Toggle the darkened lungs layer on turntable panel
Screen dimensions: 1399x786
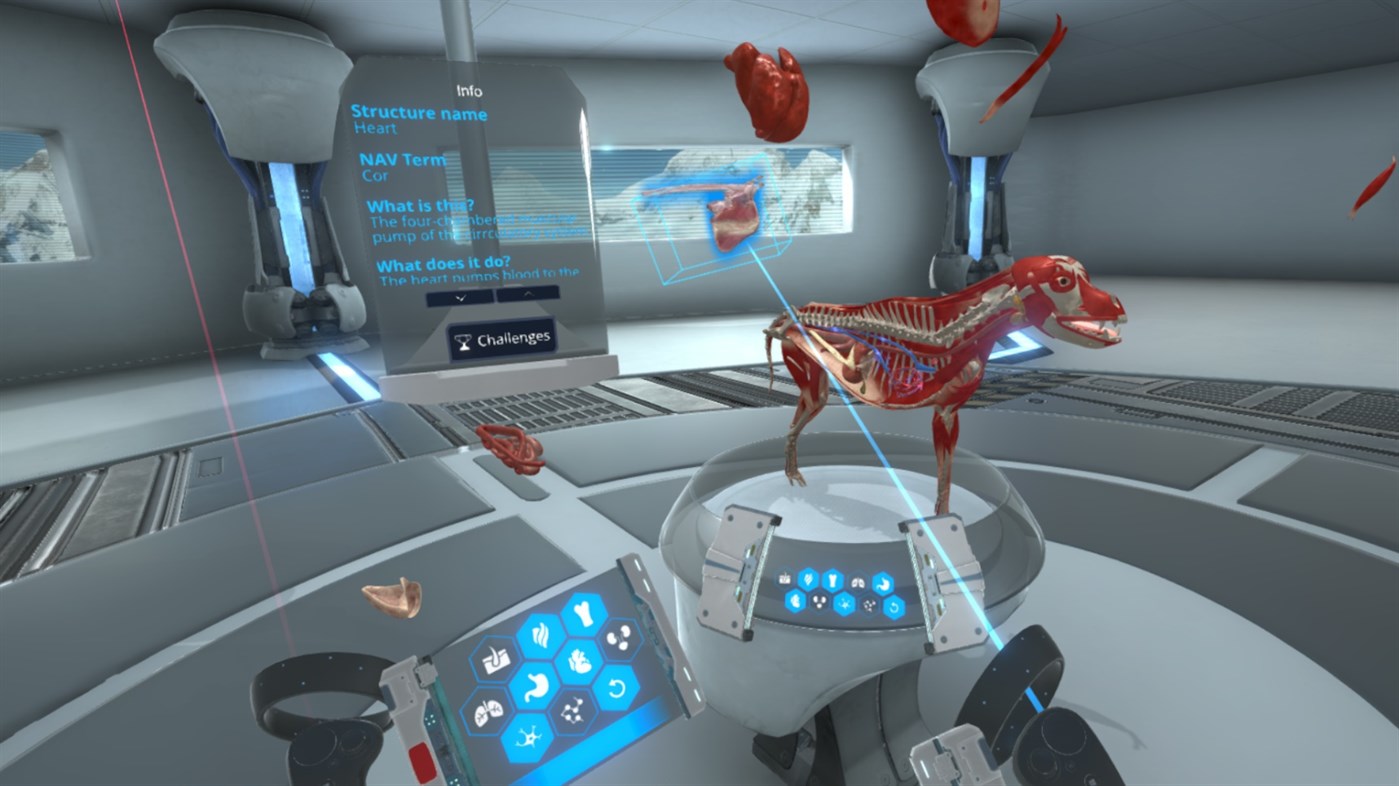click(858, 582)
